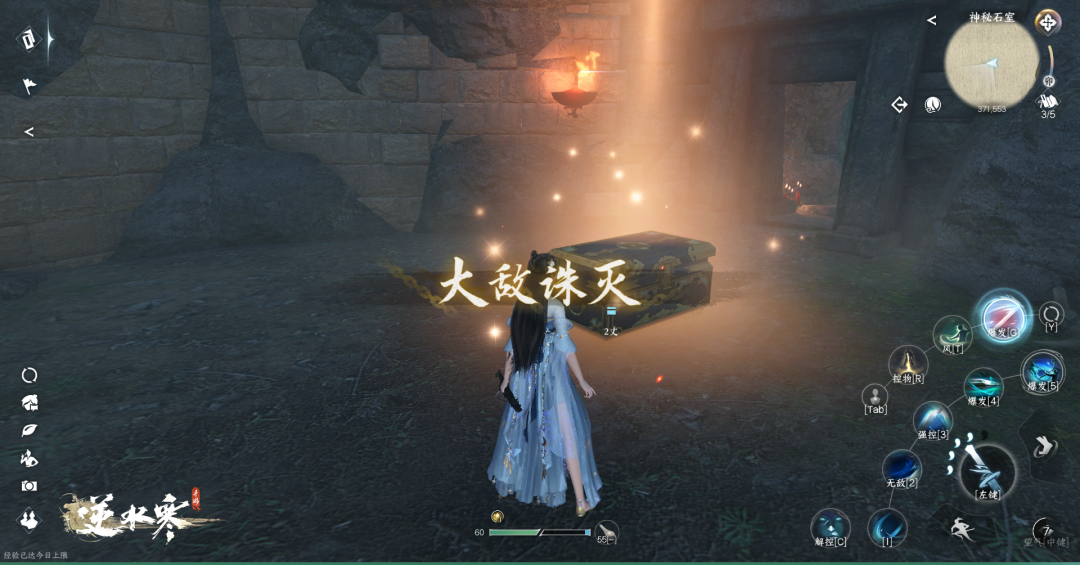Activate the 爆发[G] burst skill
This screenshot has width=1080, height=565.
(x=1002, y=316)
